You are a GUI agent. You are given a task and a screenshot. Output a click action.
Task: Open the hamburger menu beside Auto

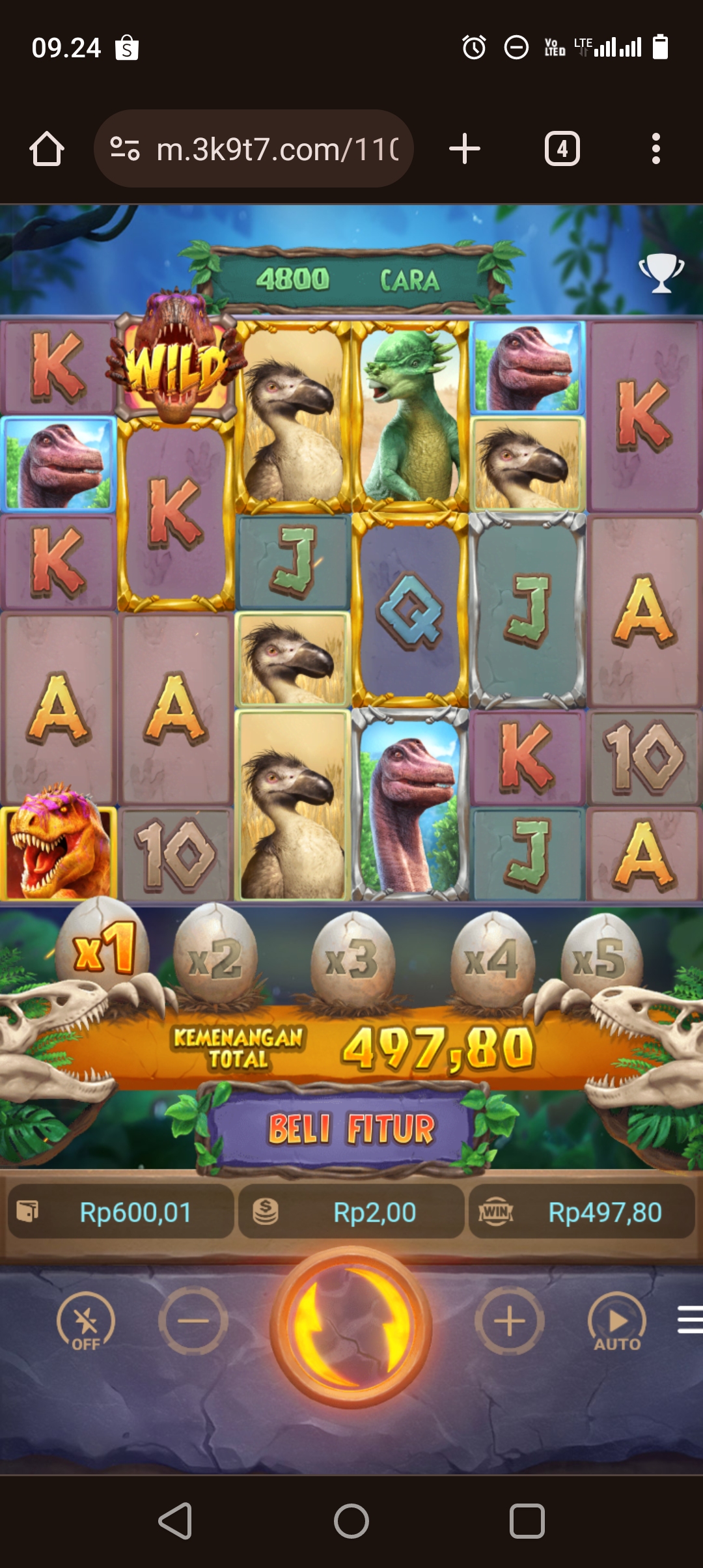pos(690,1319)
